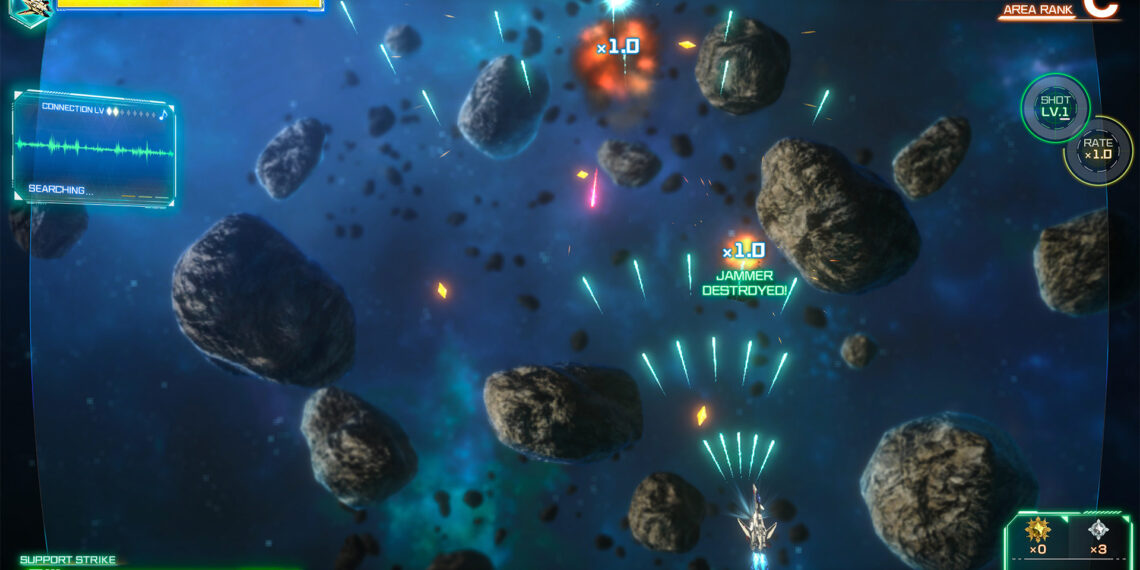The image size is (1140, 570).
Task: Select the player ship portrait icon
Action: [x=30, y=10]
